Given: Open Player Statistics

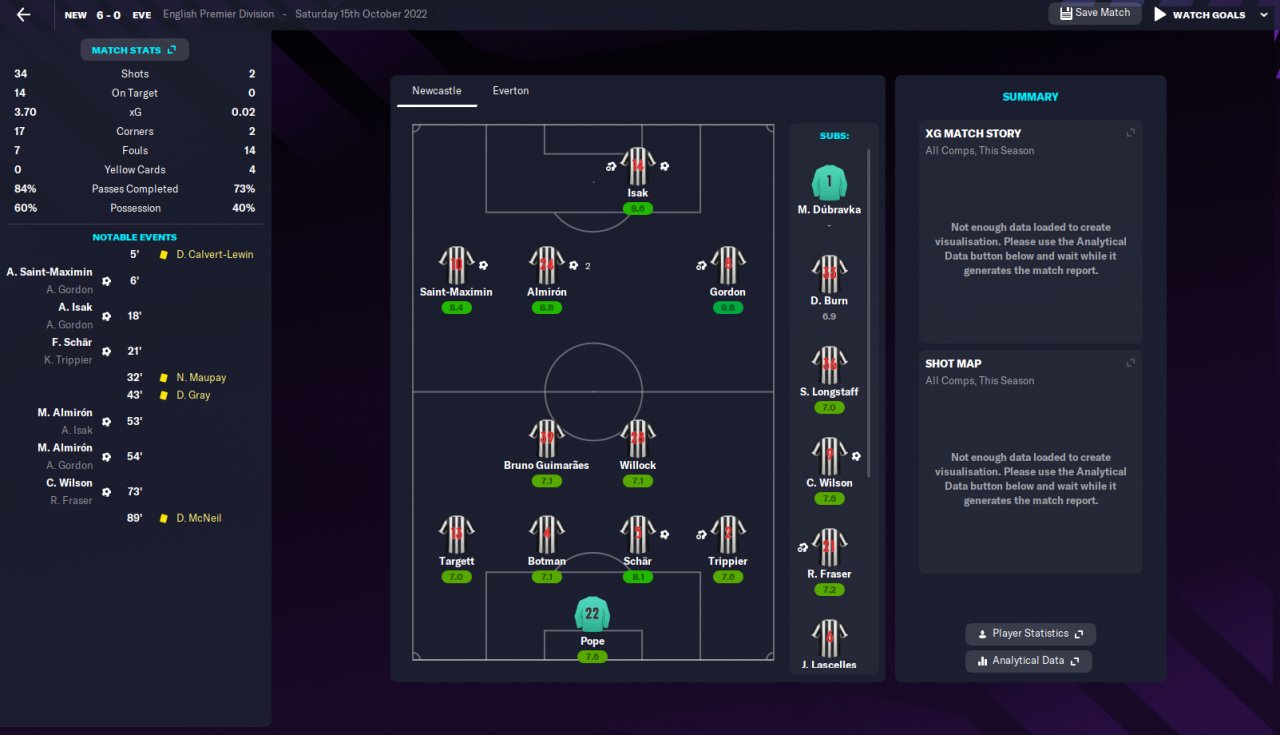Looking at the screenshot, I should click(x=1030, y=634).
